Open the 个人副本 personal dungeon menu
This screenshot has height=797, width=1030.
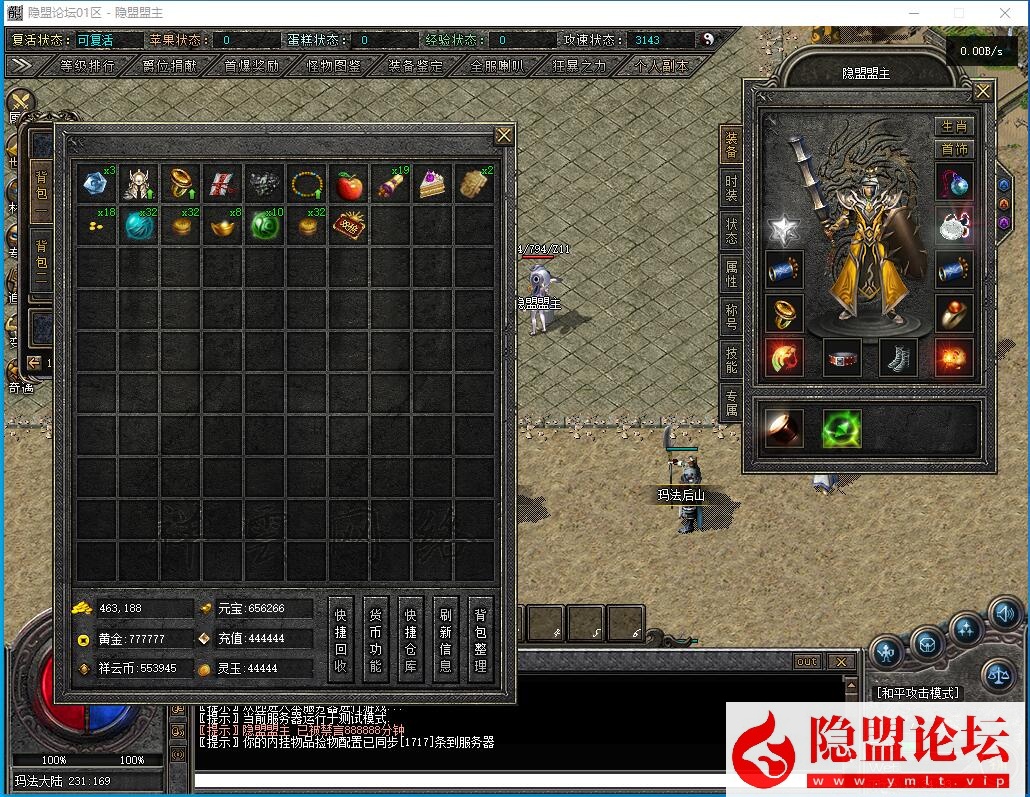point(662,66)
